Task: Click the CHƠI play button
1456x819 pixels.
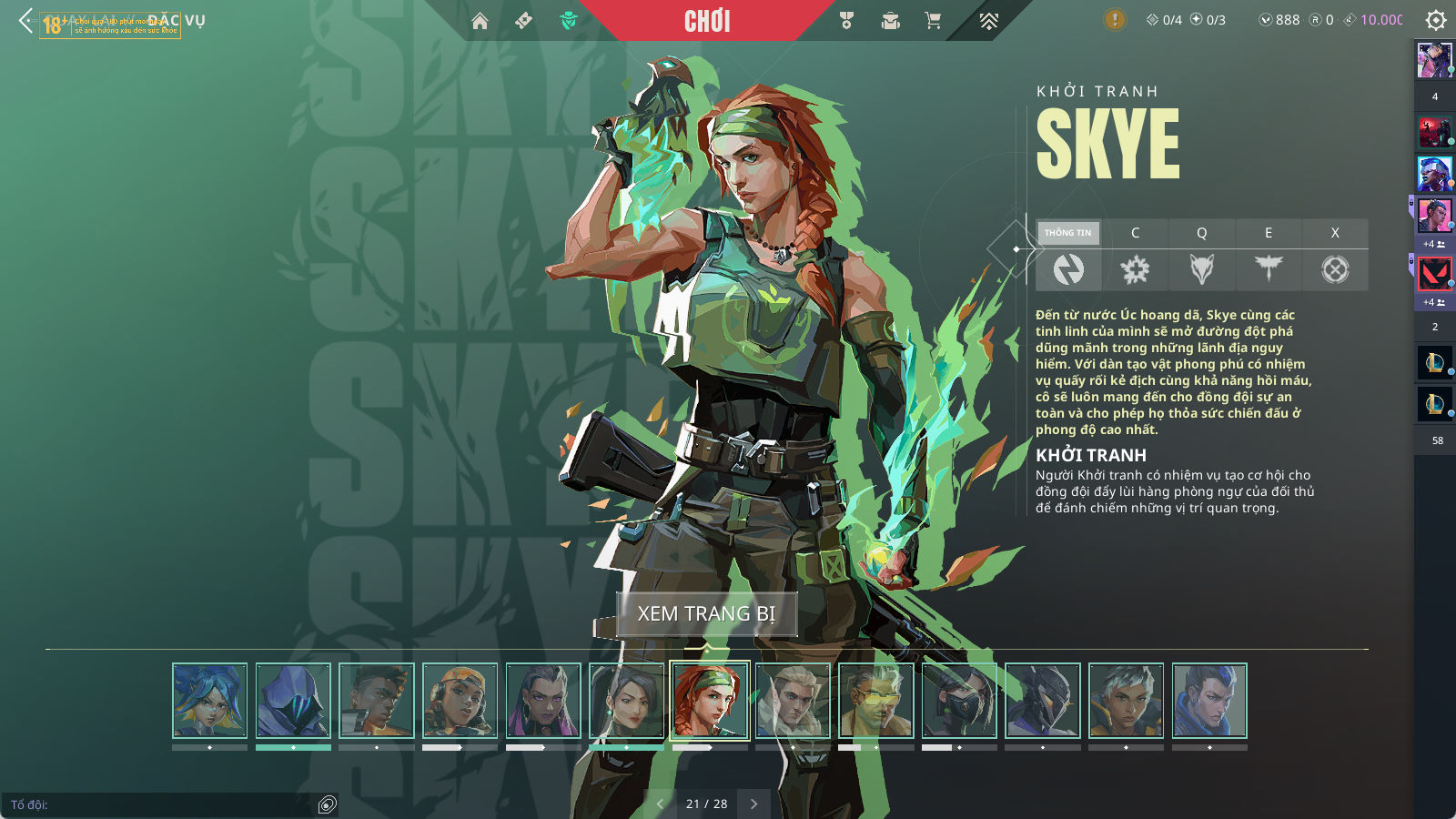Action: point(707,21)
